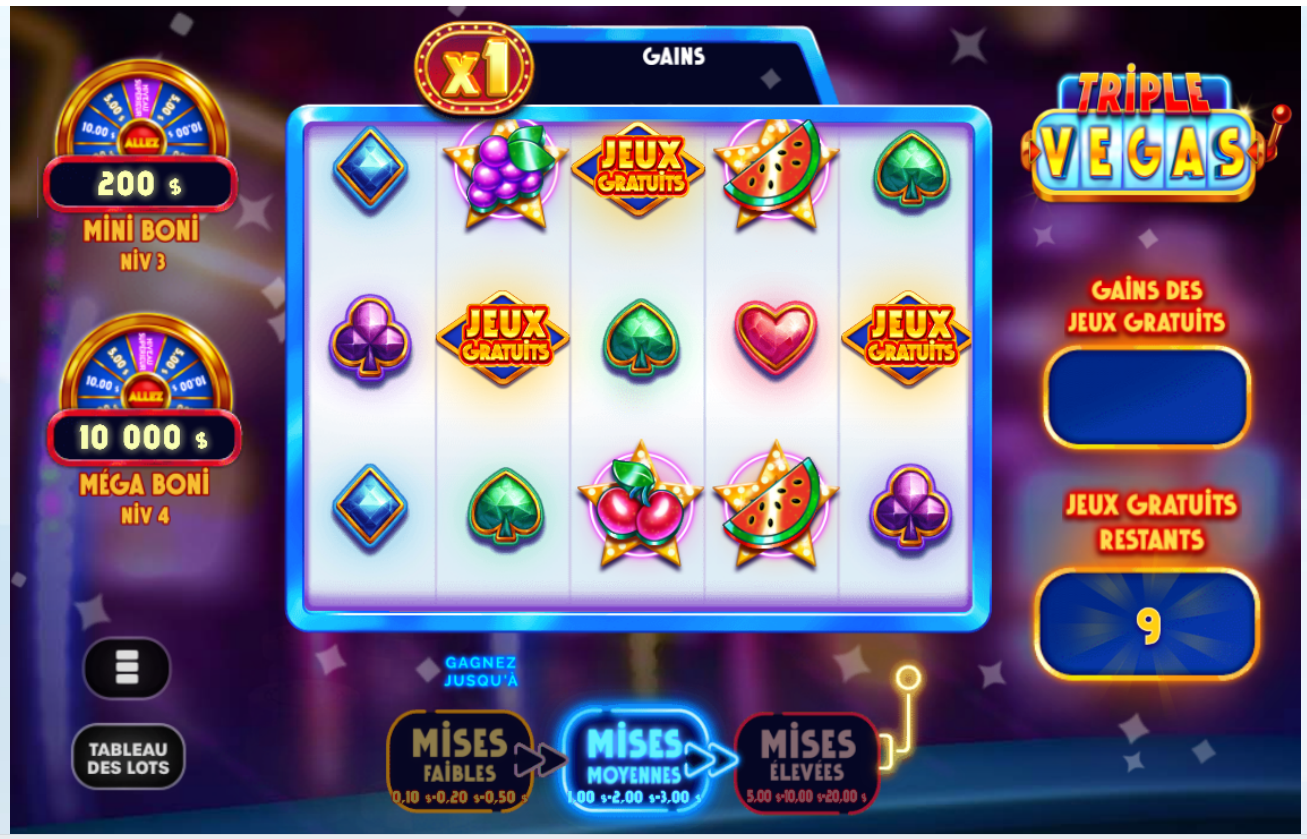Toggle the Mises Moyennes bet selection
The image size is (1307, 839).
click(636, 755)
